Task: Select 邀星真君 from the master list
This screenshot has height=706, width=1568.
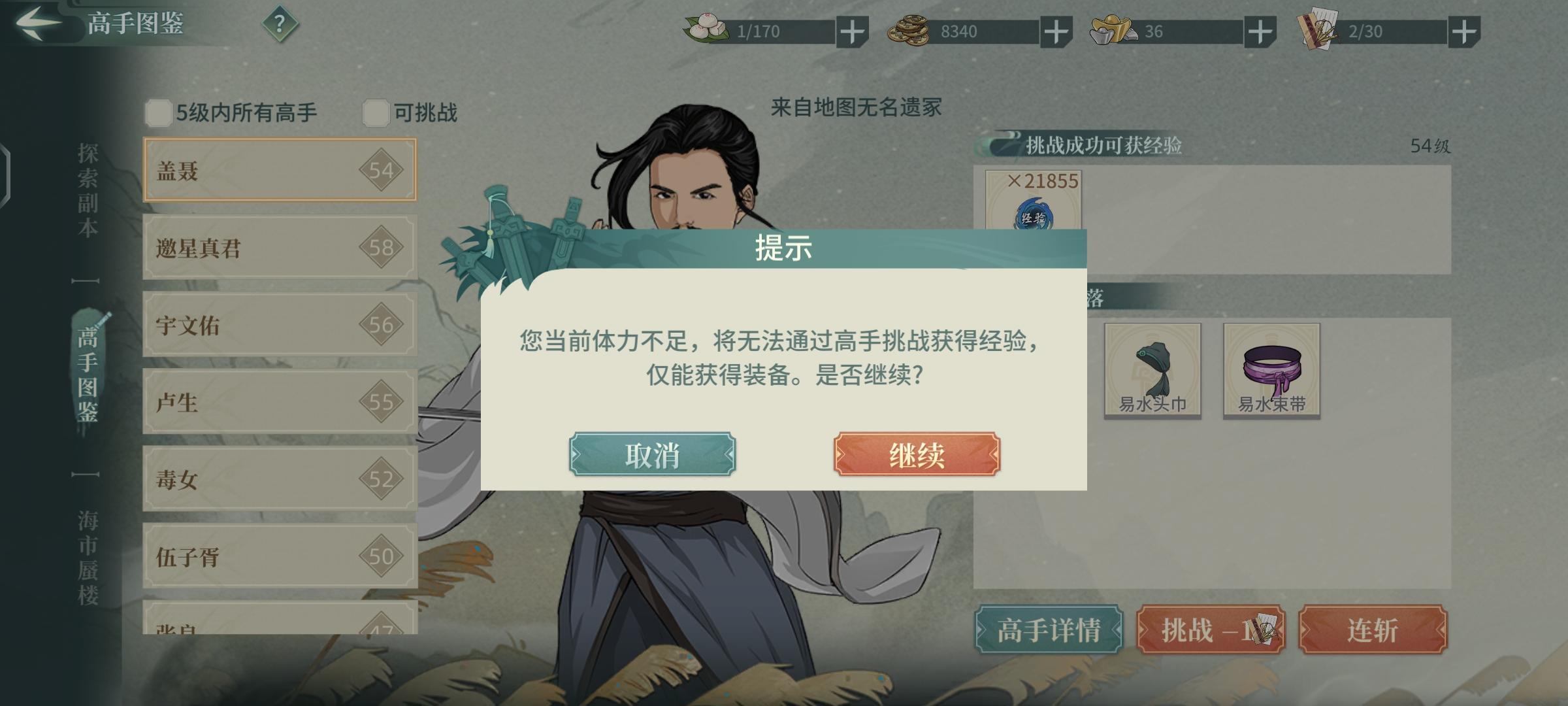Action: coord(278,248)
